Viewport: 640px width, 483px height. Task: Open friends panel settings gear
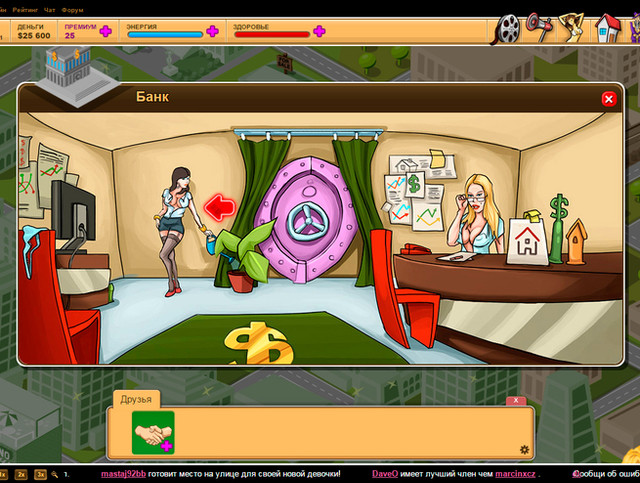coord(524,450)
